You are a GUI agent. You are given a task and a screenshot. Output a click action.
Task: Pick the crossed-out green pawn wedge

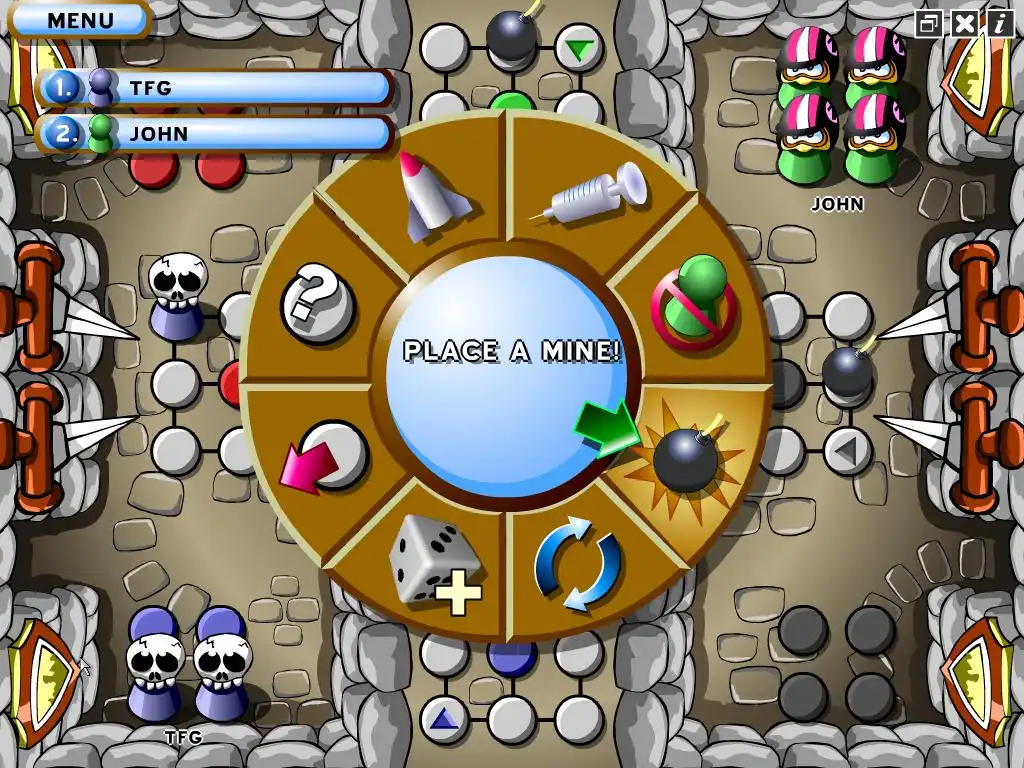pos(694,299)
